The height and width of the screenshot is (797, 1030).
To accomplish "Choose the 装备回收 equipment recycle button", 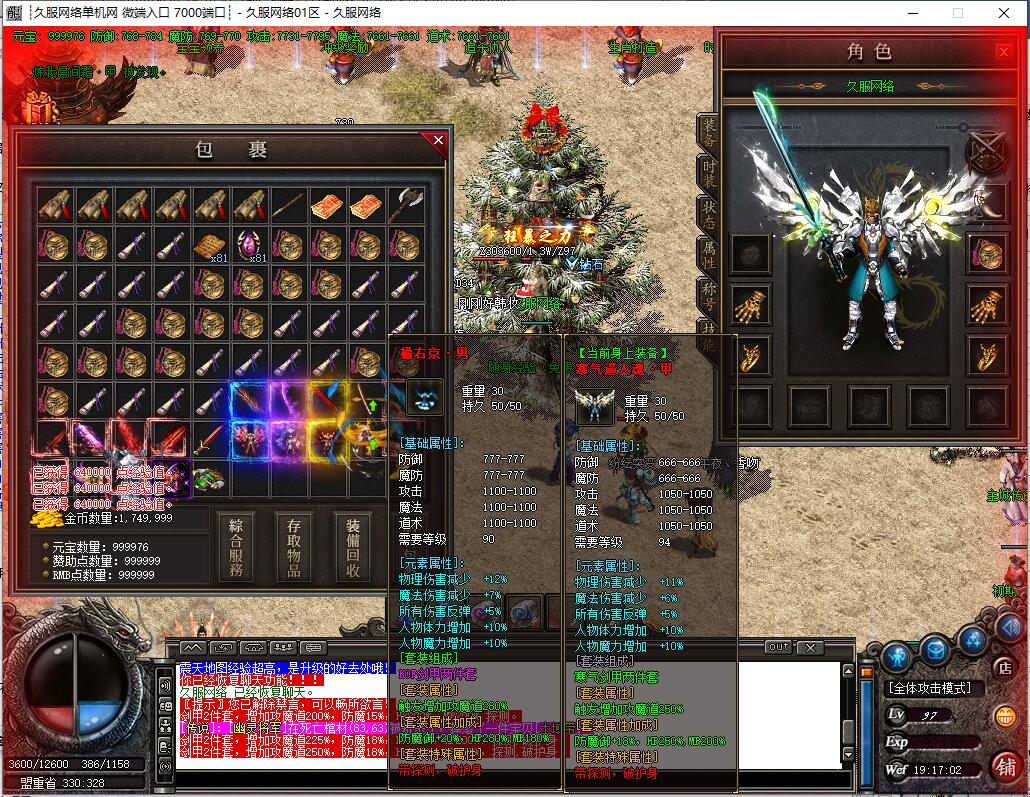I will [x=353, y=546].
